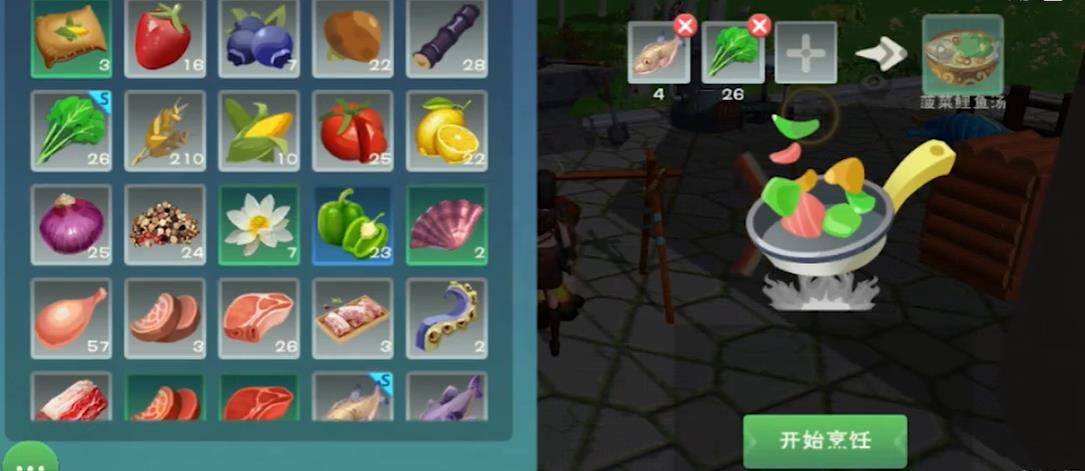Choose the blueberries from inventory
Screen dimensions: 1085x471
[x=258, y=38]
